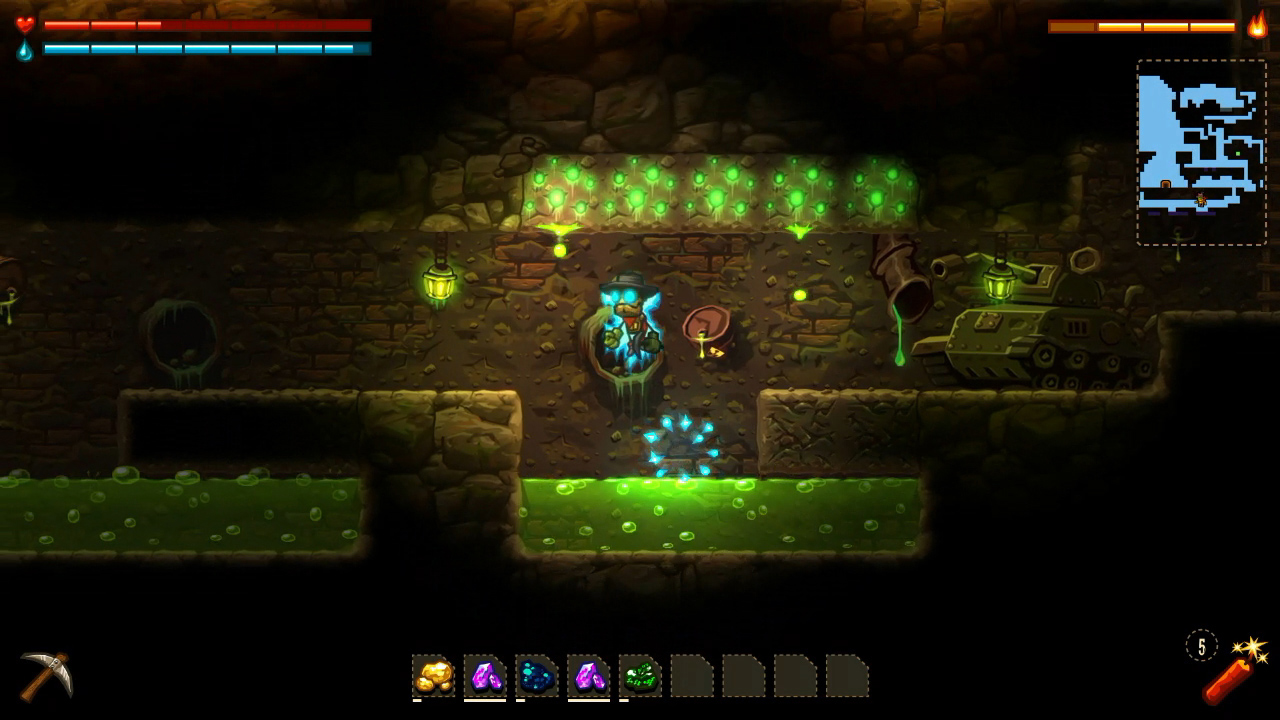Viewport: 1280px width, 720px height.
Task: Select the gold nugget inventory slot
Action: tap(433, 676)
